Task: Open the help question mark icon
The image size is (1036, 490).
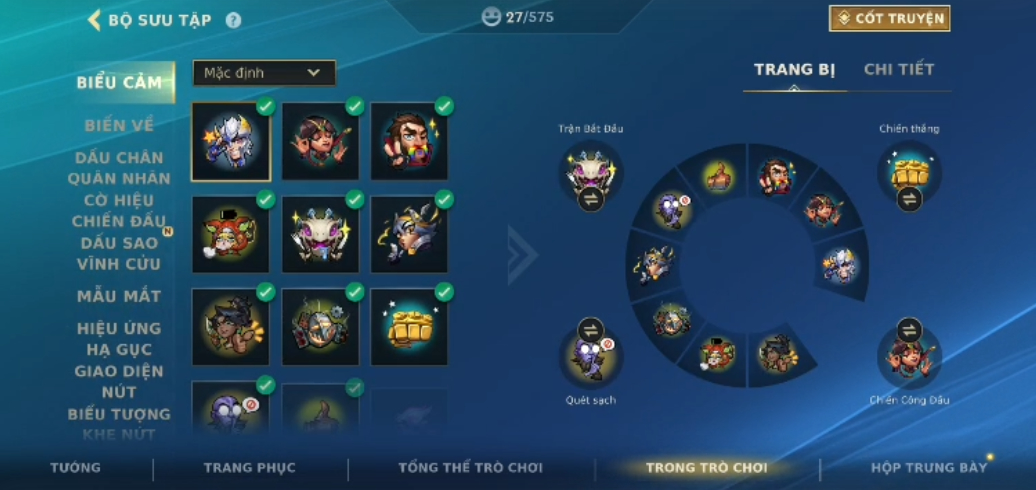Action: pos(233,20)
